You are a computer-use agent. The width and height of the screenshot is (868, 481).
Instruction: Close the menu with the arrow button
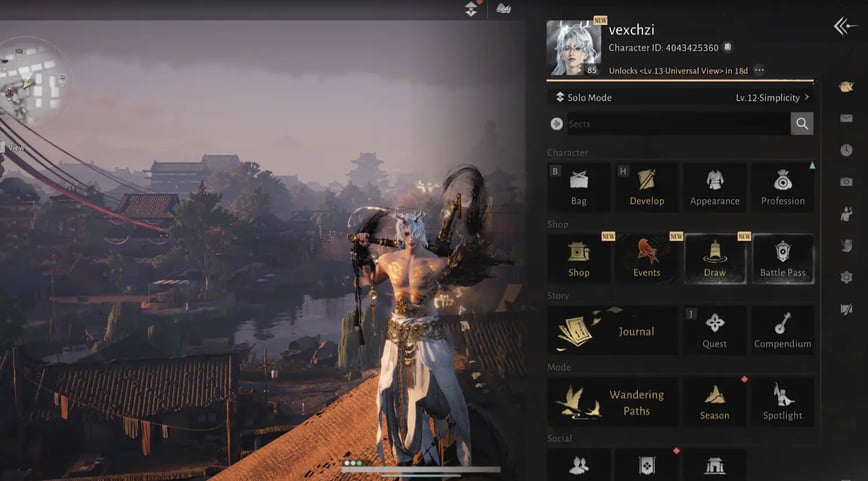[x=844, y=27]
